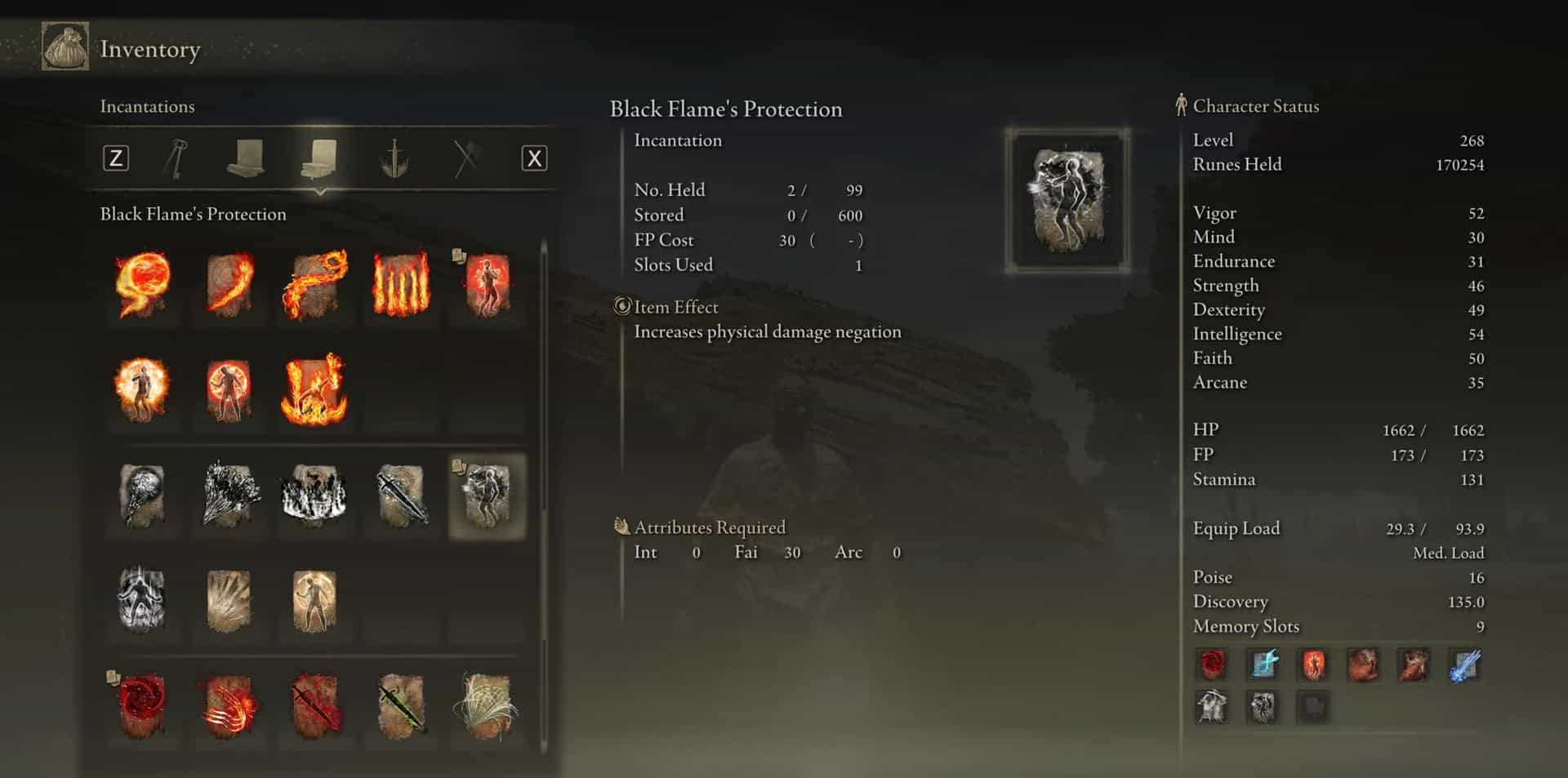Pick the white flame ring incantation
The image size is (1568, 778).
[315, 496]
